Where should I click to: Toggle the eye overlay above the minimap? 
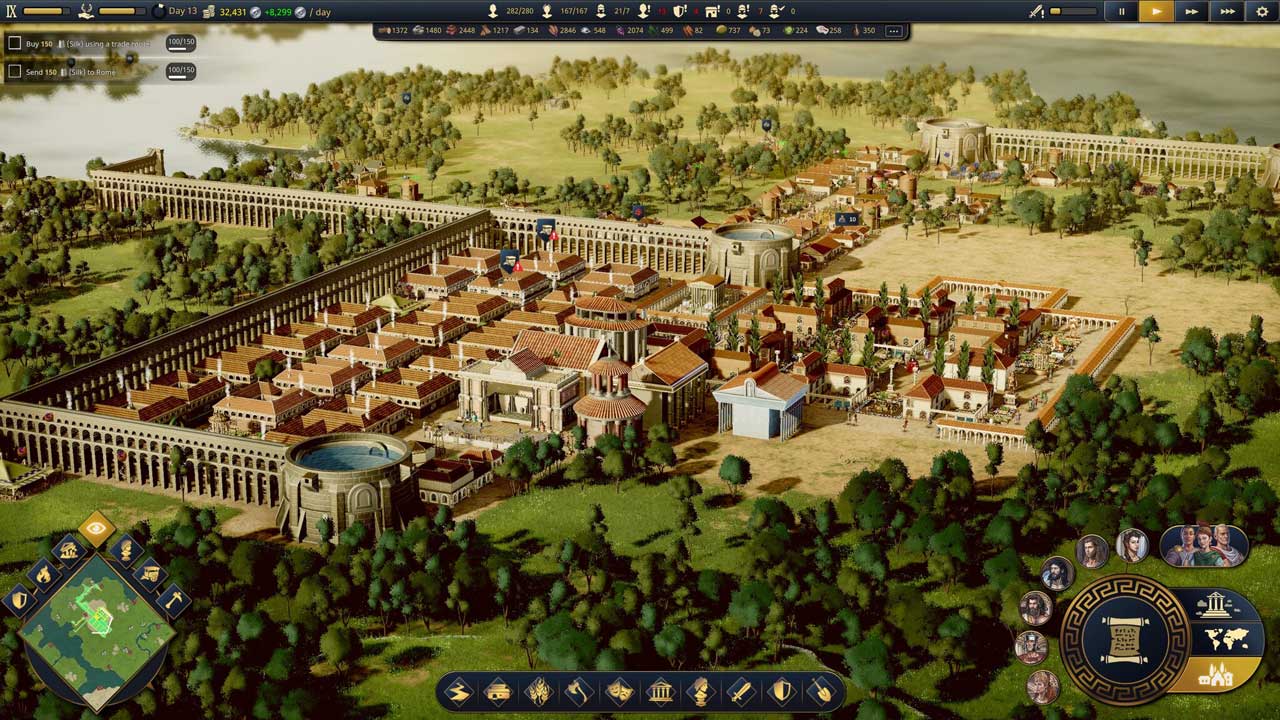tap(96, 528)
